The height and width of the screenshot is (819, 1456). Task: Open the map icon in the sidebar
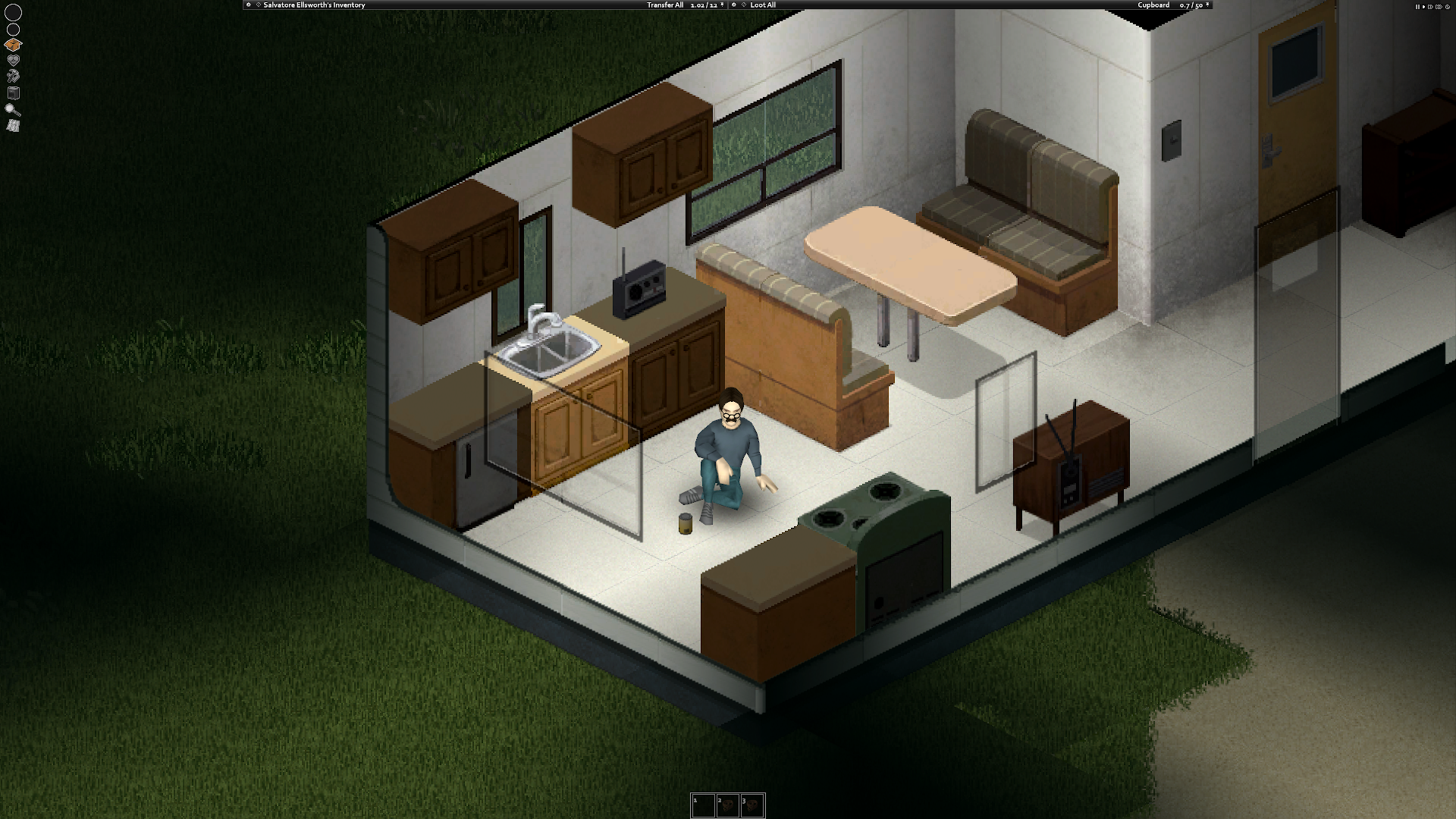(x=12, y=126)
